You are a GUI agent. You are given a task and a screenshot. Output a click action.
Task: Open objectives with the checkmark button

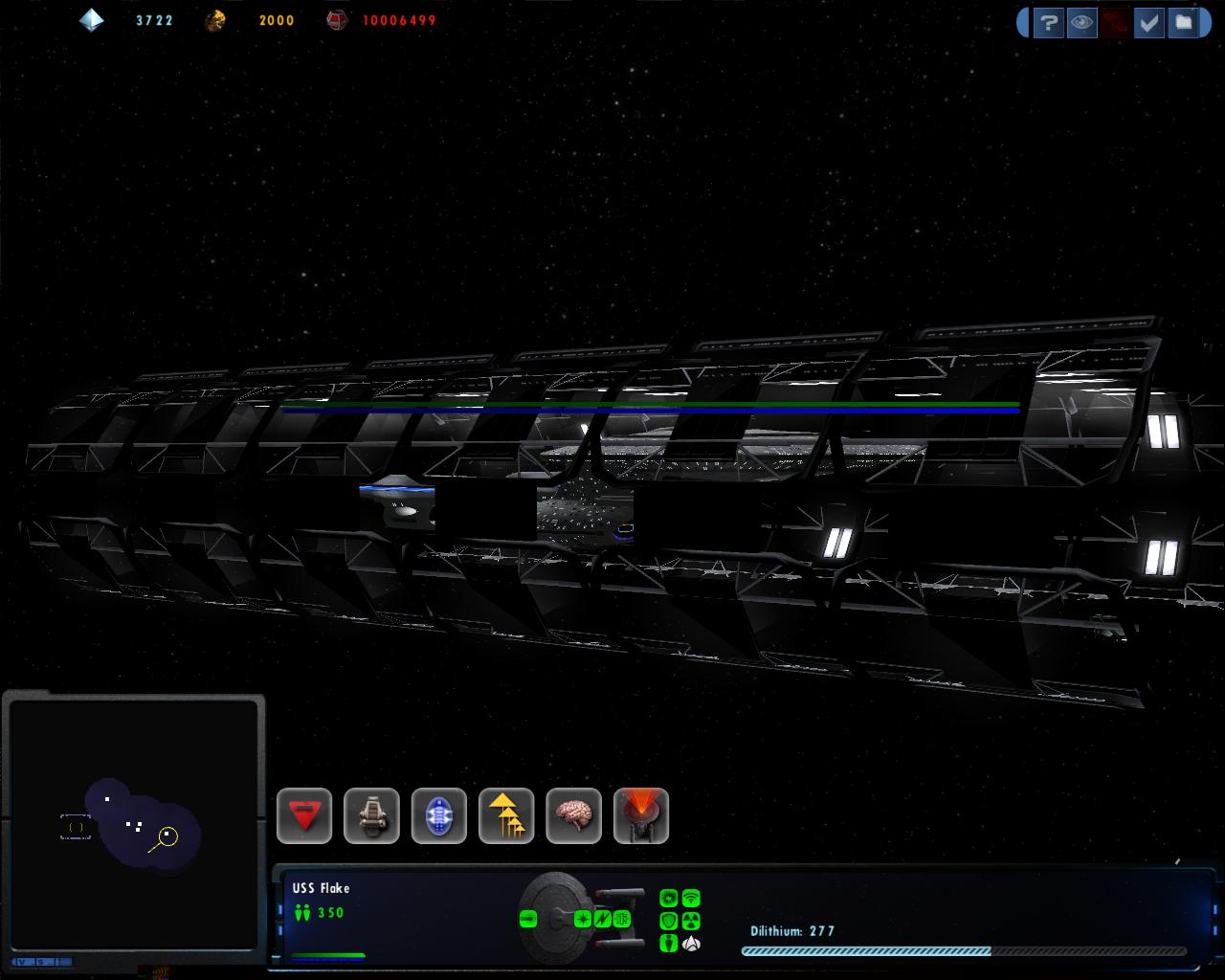pos(1148,23)
